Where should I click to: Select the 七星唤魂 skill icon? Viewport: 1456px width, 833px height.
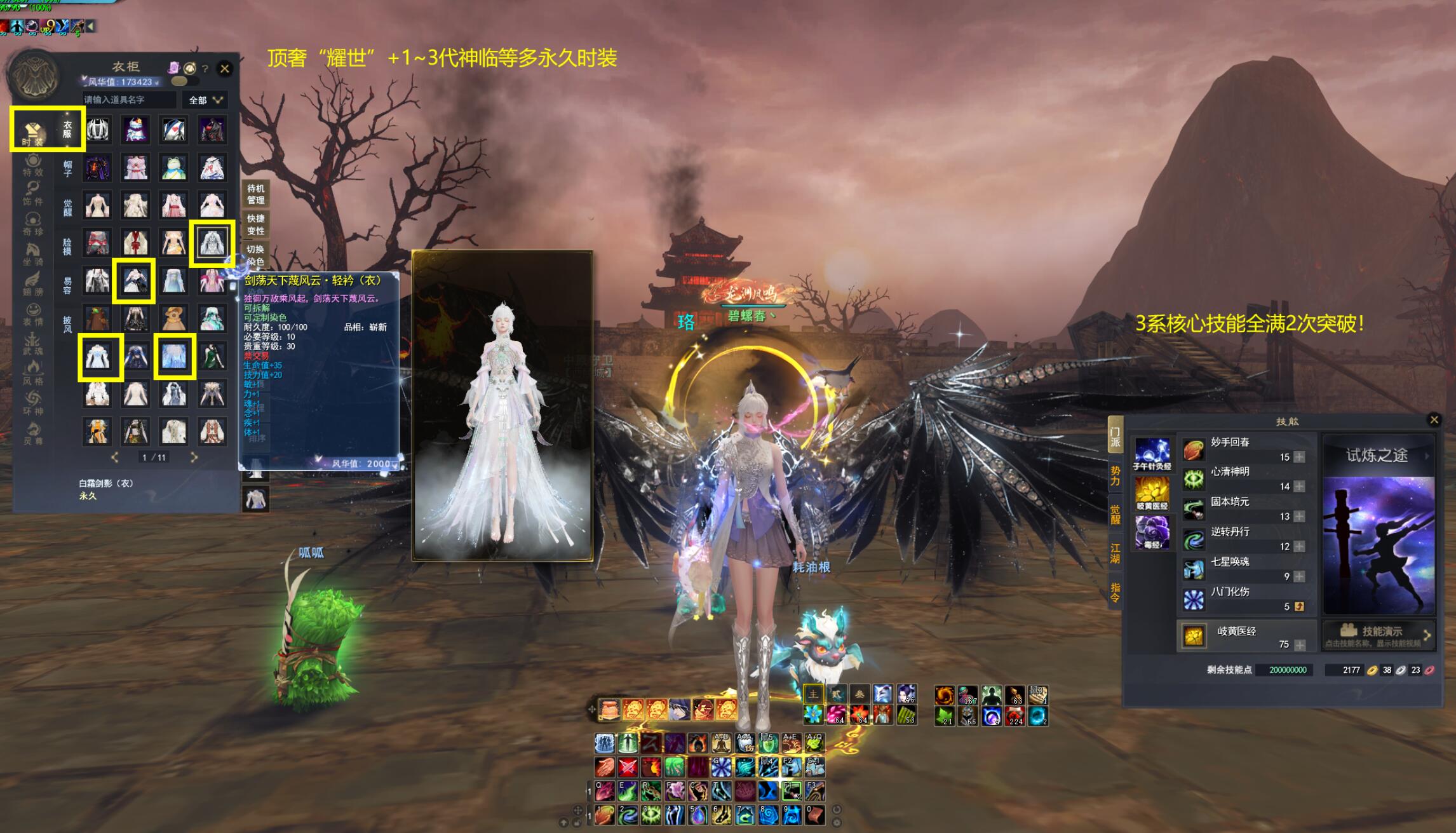point(1194,569)
